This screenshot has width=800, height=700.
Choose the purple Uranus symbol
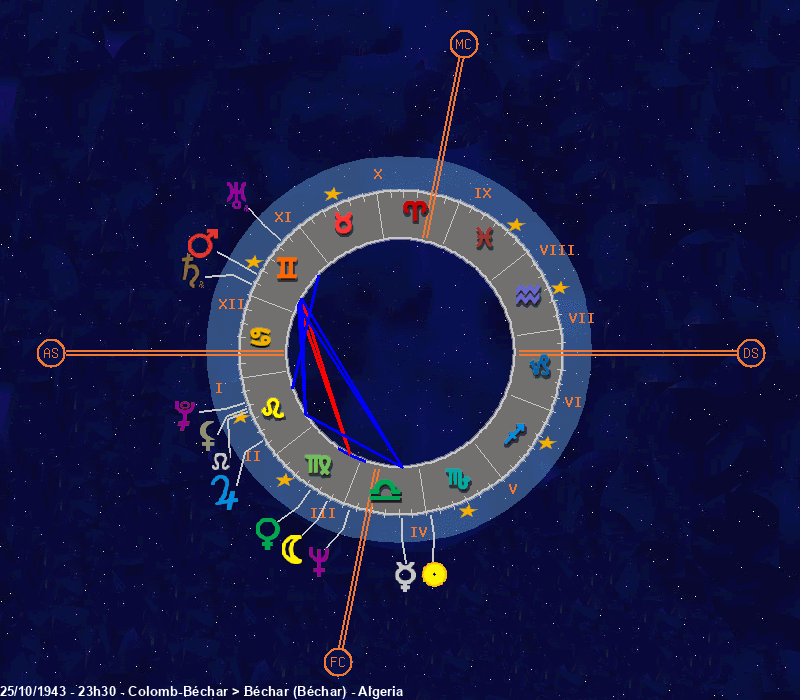click(x=236, y=194)
